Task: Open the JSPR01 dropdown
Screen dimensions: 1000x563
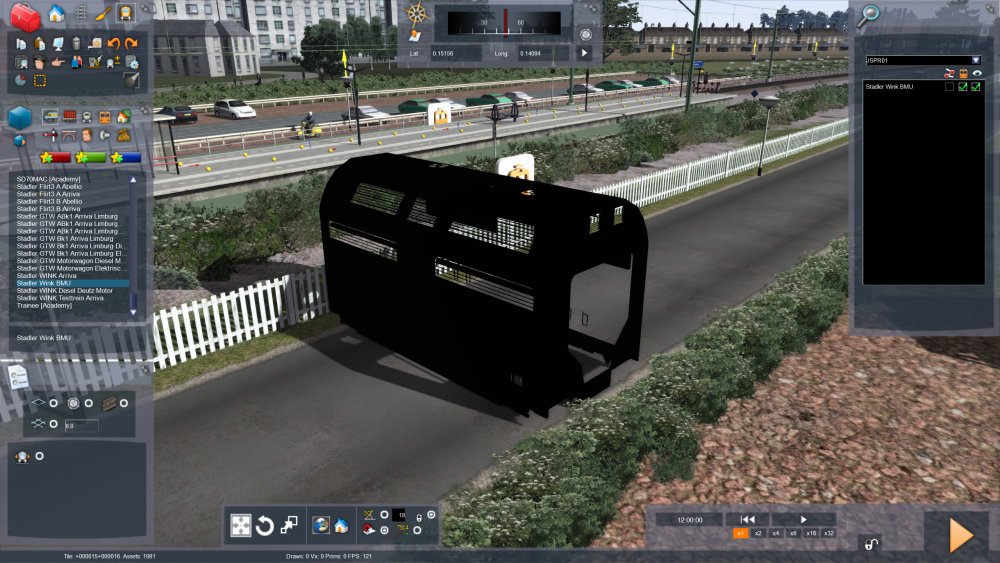Action: click(976, 60)
